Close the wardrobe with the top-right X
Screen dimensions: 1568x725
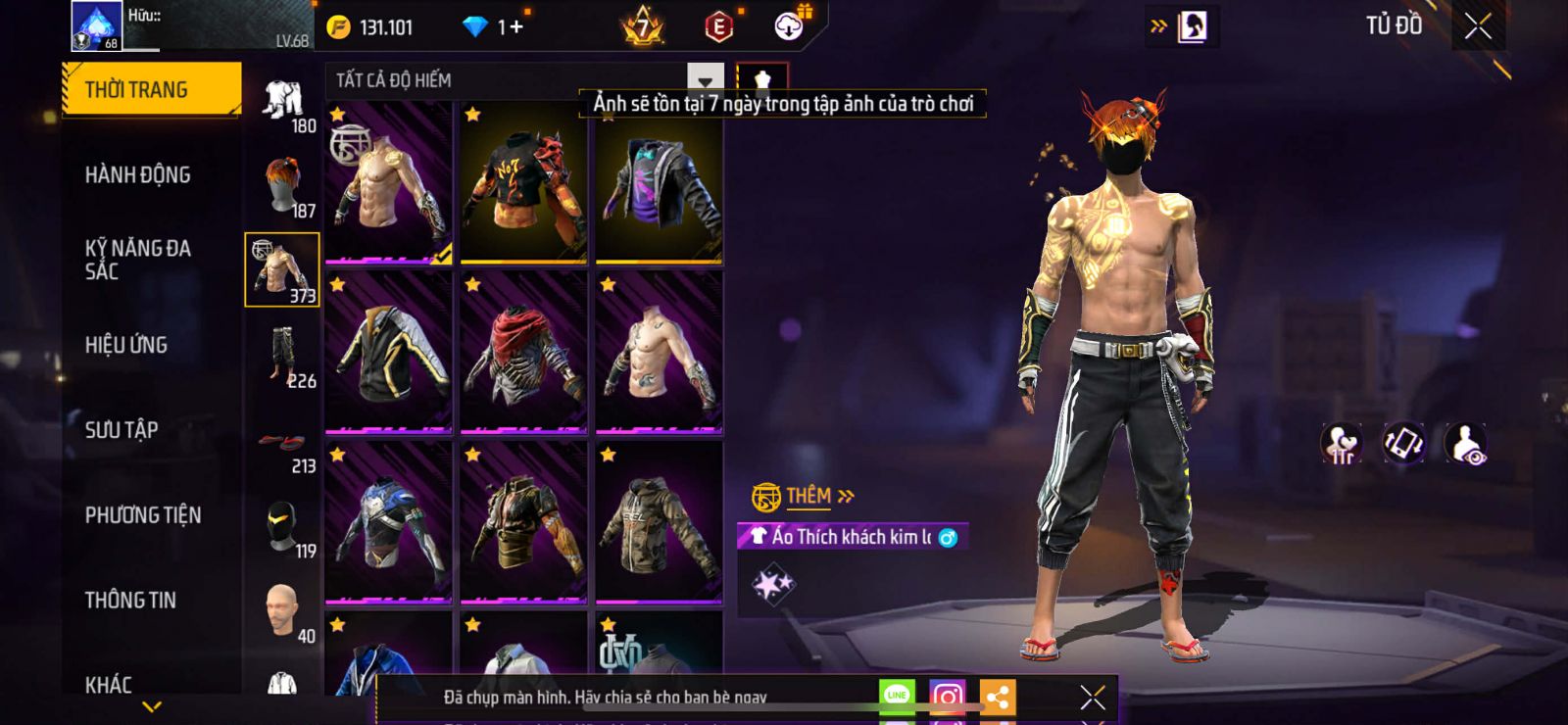1478,26
